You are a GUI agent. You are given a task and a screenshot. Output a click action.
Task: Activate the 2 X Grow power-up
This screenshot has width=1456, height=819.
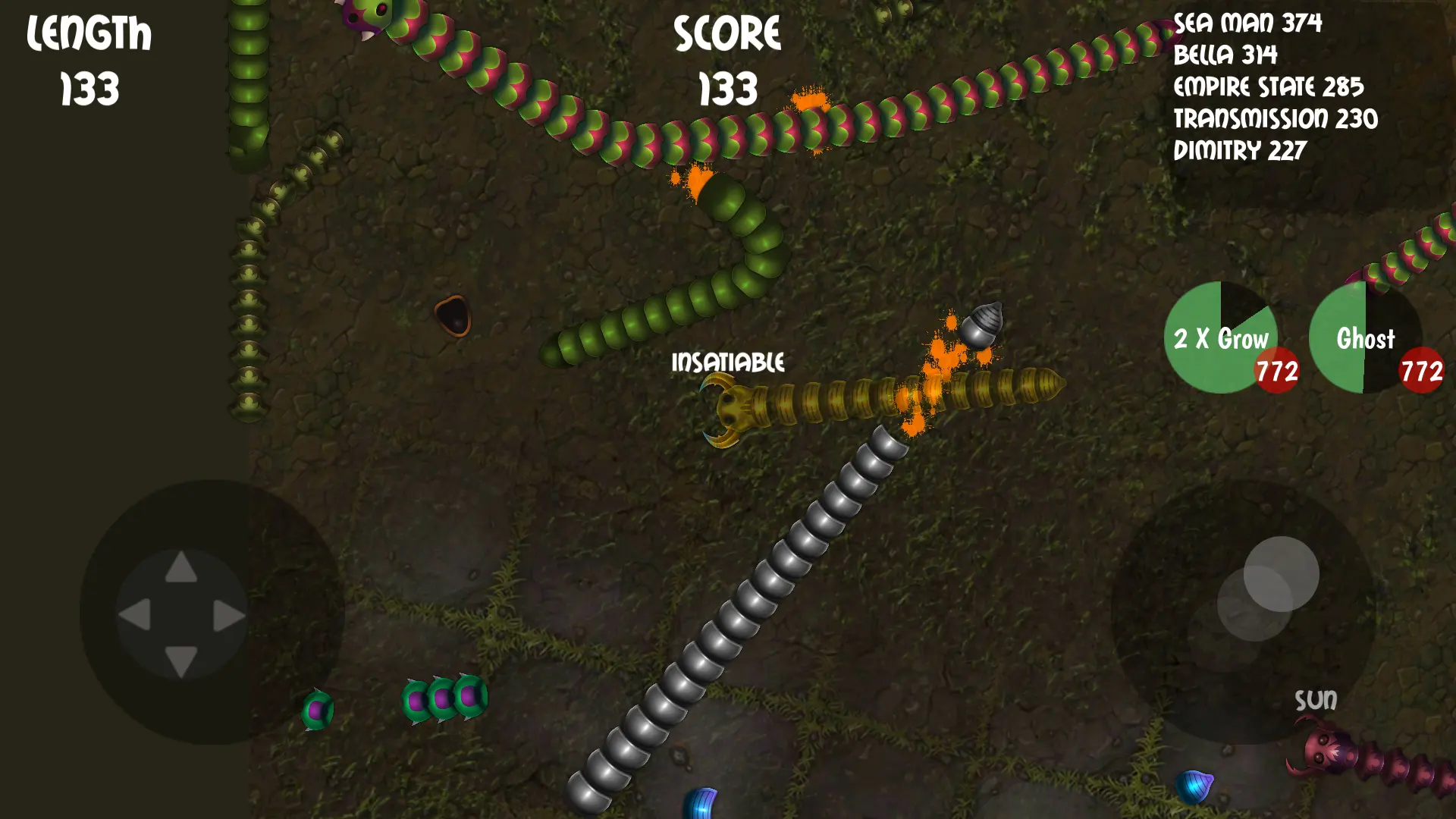[x=1220, y=337]
